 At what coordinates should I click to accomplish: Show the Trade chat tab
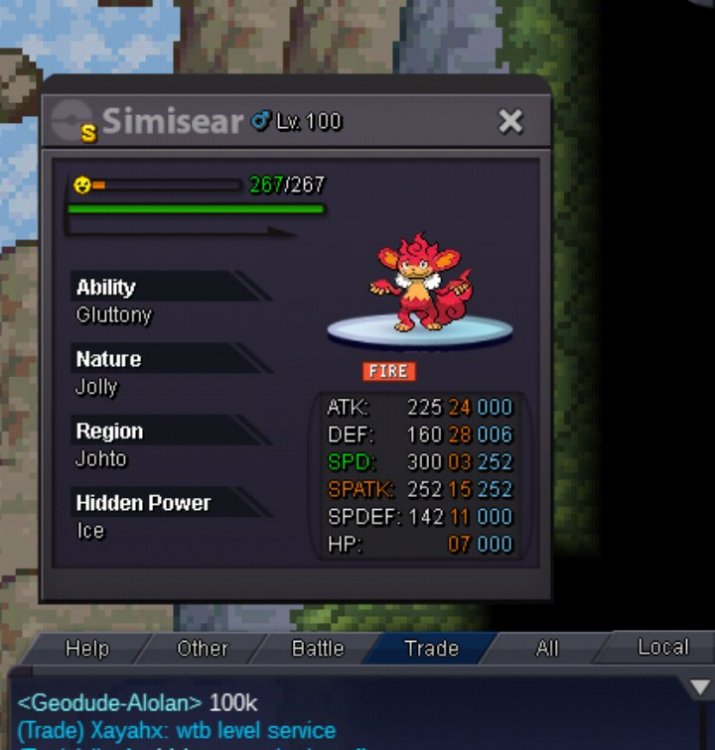(431, 648)
